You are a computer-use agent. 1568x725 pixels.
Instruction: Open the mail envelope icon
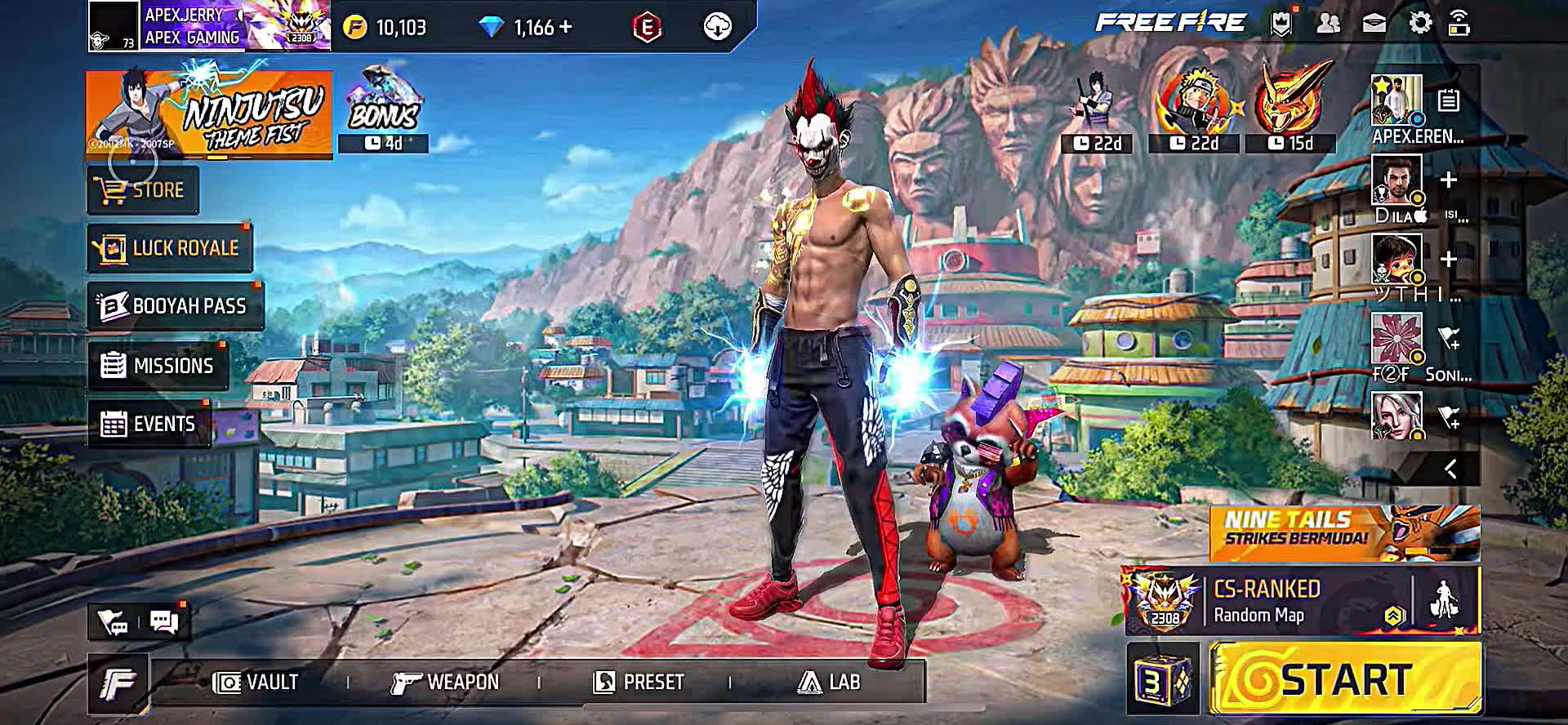point(1374,24)
